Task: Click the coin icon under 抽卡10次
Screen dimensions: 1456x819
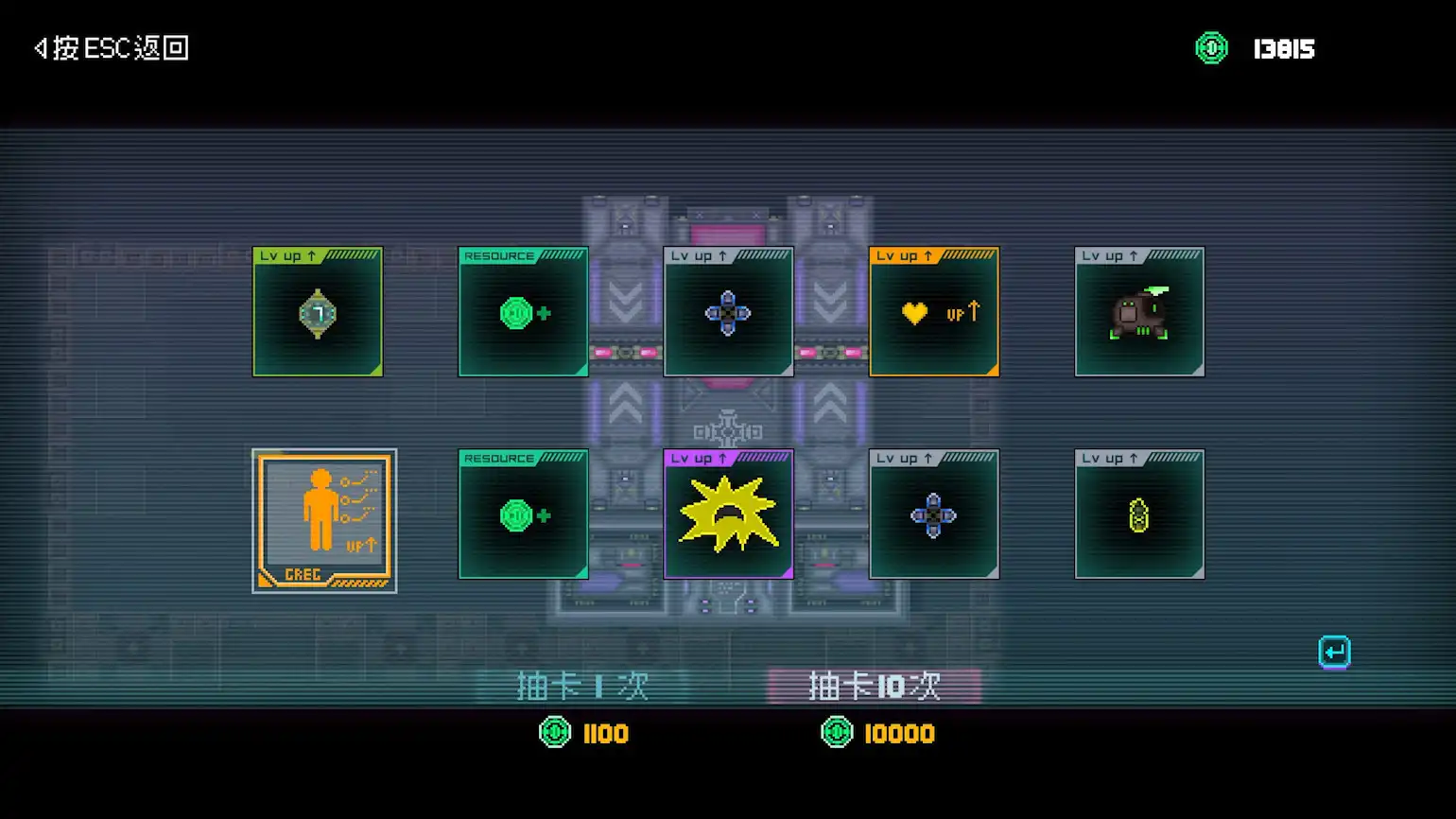Action: coord(836,733)
